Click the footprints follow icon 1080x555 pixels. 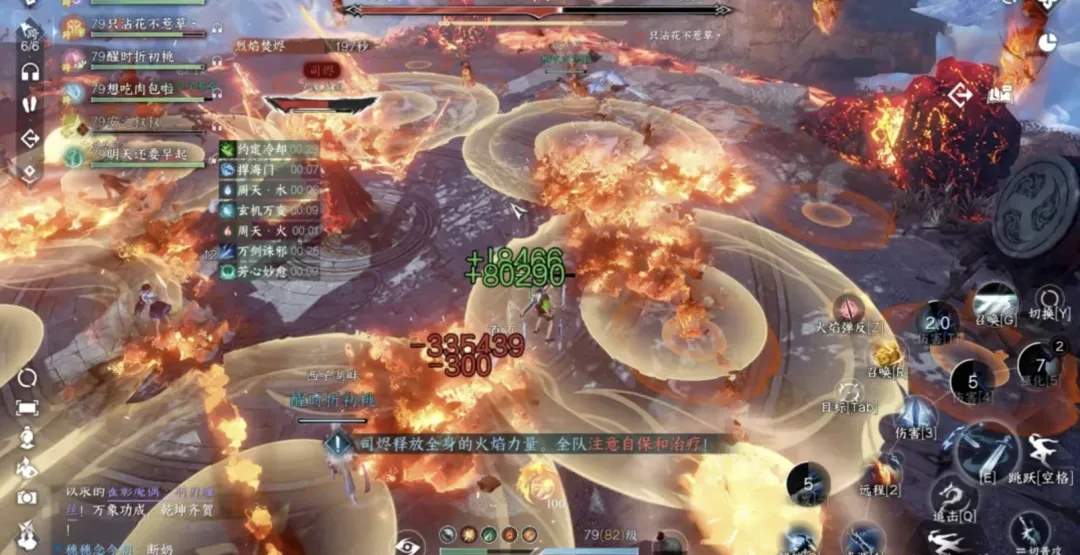click(30, 105)
